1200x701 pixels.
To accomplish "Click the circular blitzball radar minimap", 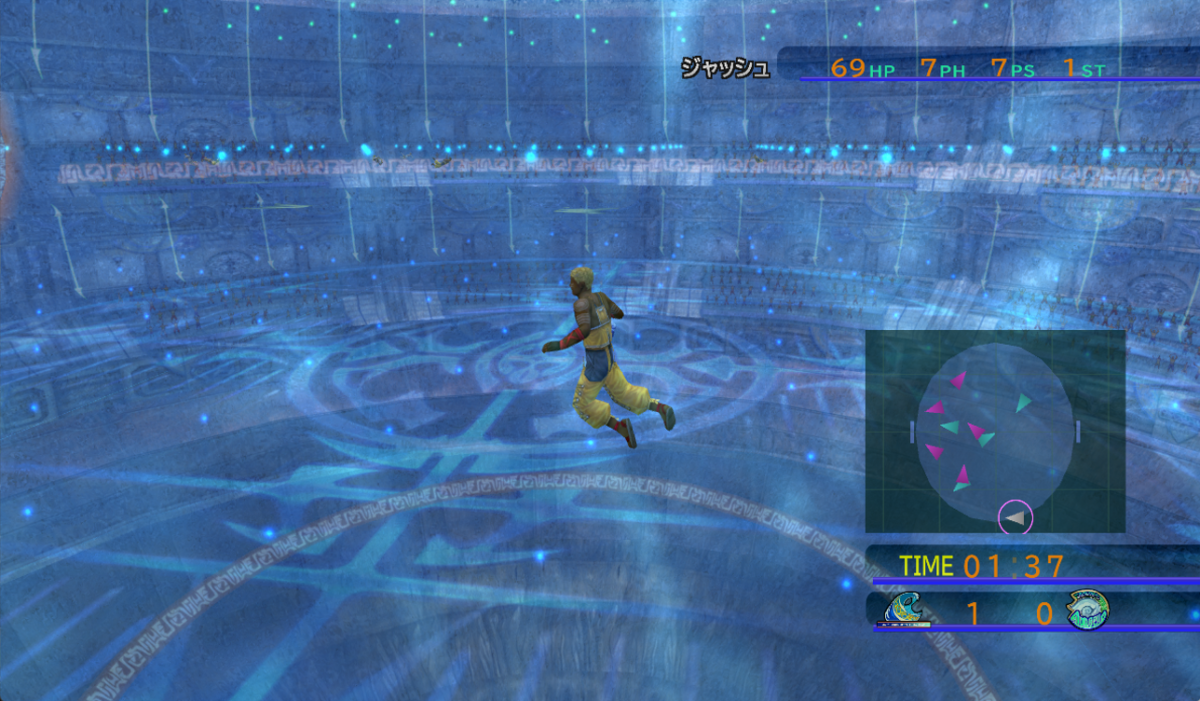I will coord(995,431).
